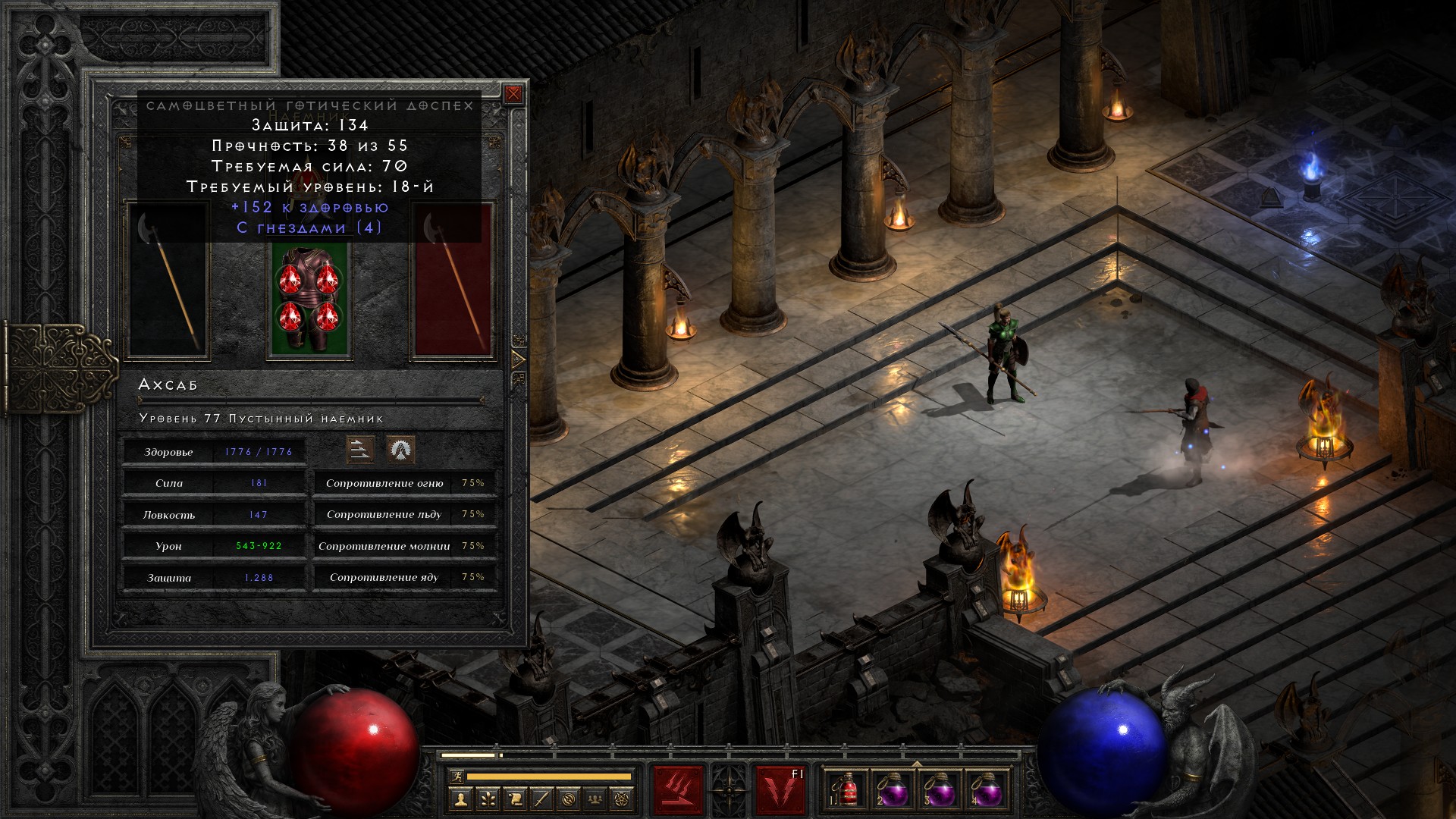Choose the left-click attack skill
The width and height of the screenshot is (1456, 819).
(x=678, y=791)
